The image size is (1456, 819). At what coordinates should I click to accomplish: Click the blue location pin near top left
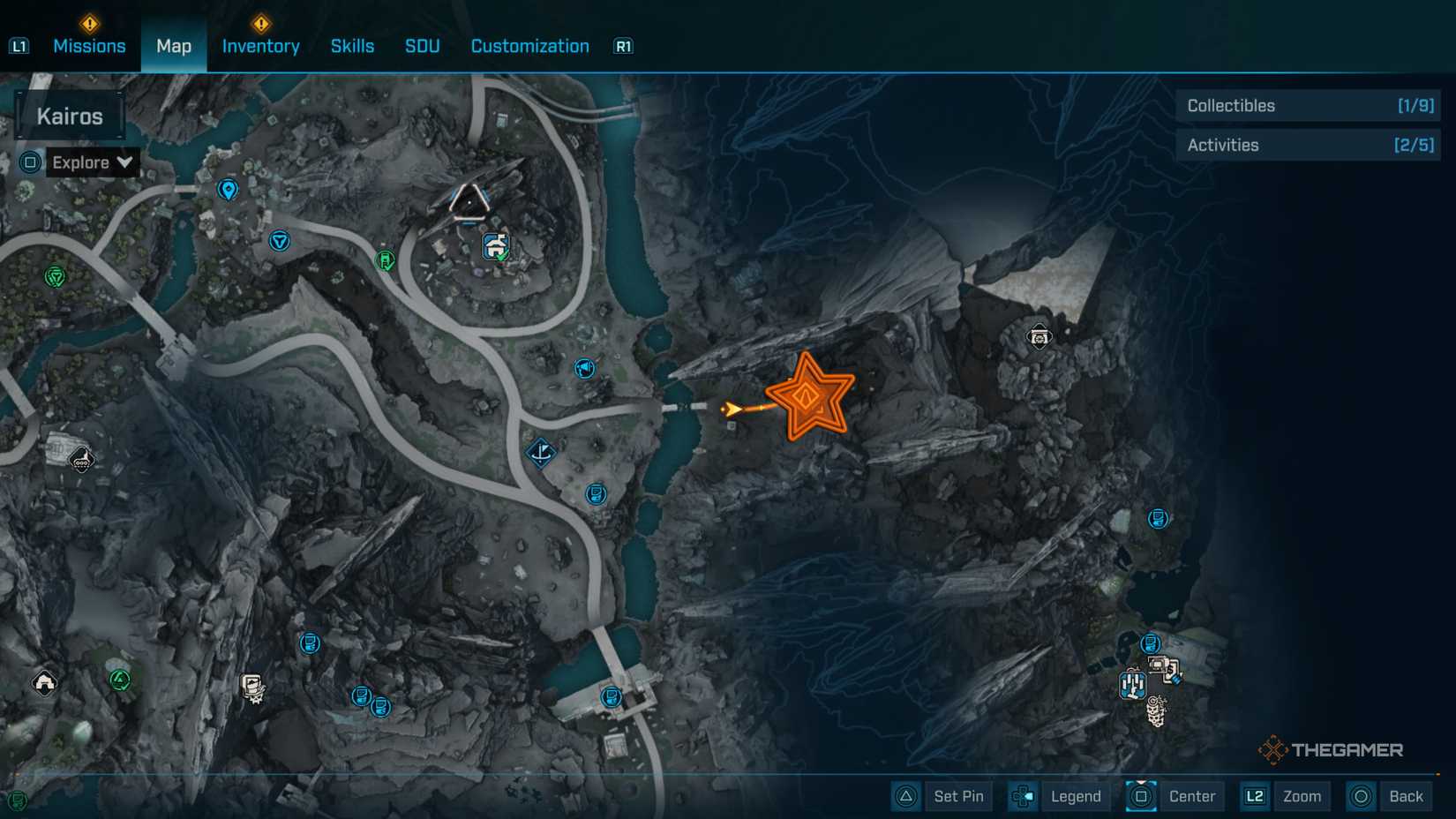[228, 188]
